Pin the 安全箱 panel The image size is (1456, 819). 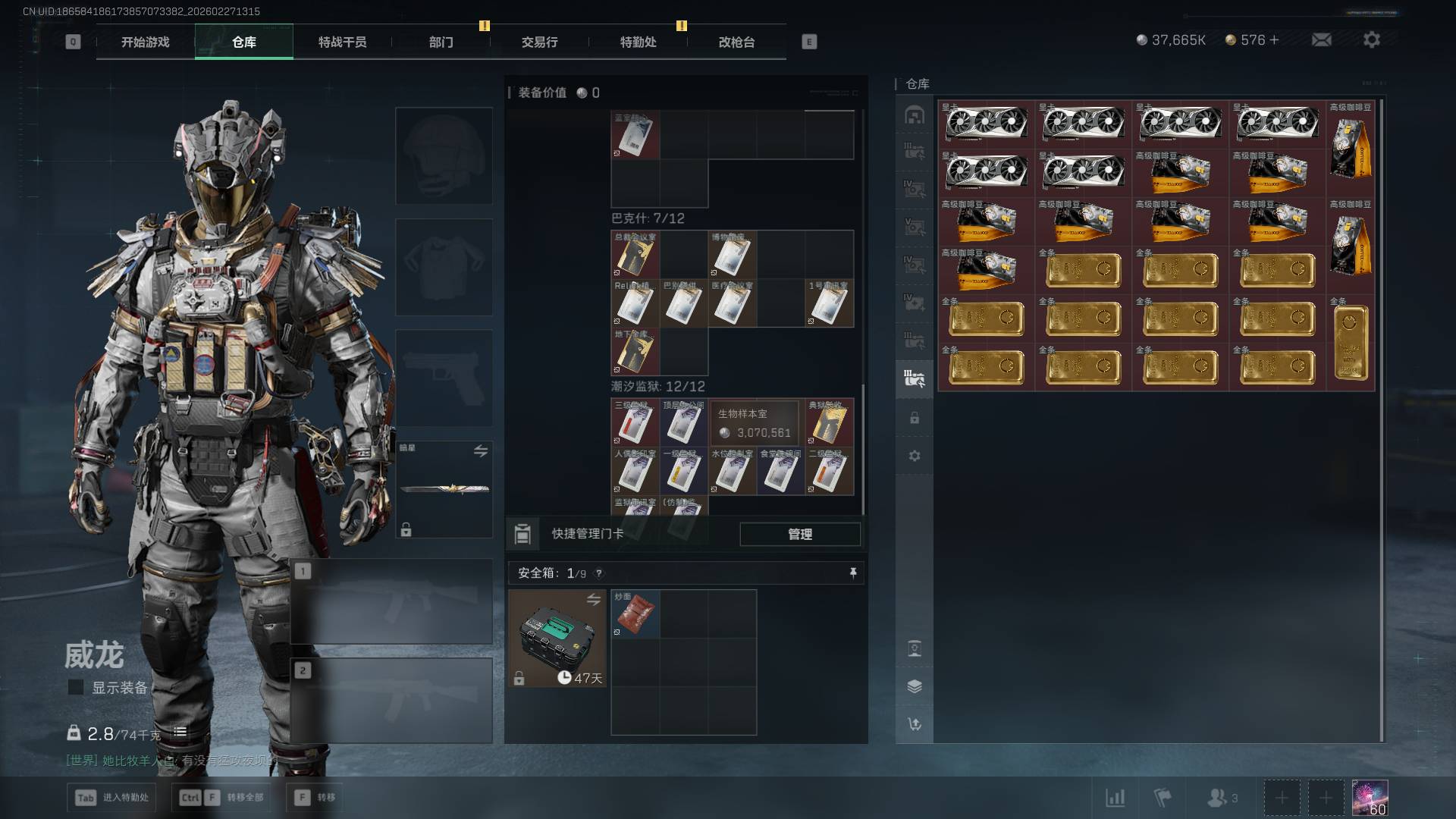pyautogui.click(x=853, y=573)
